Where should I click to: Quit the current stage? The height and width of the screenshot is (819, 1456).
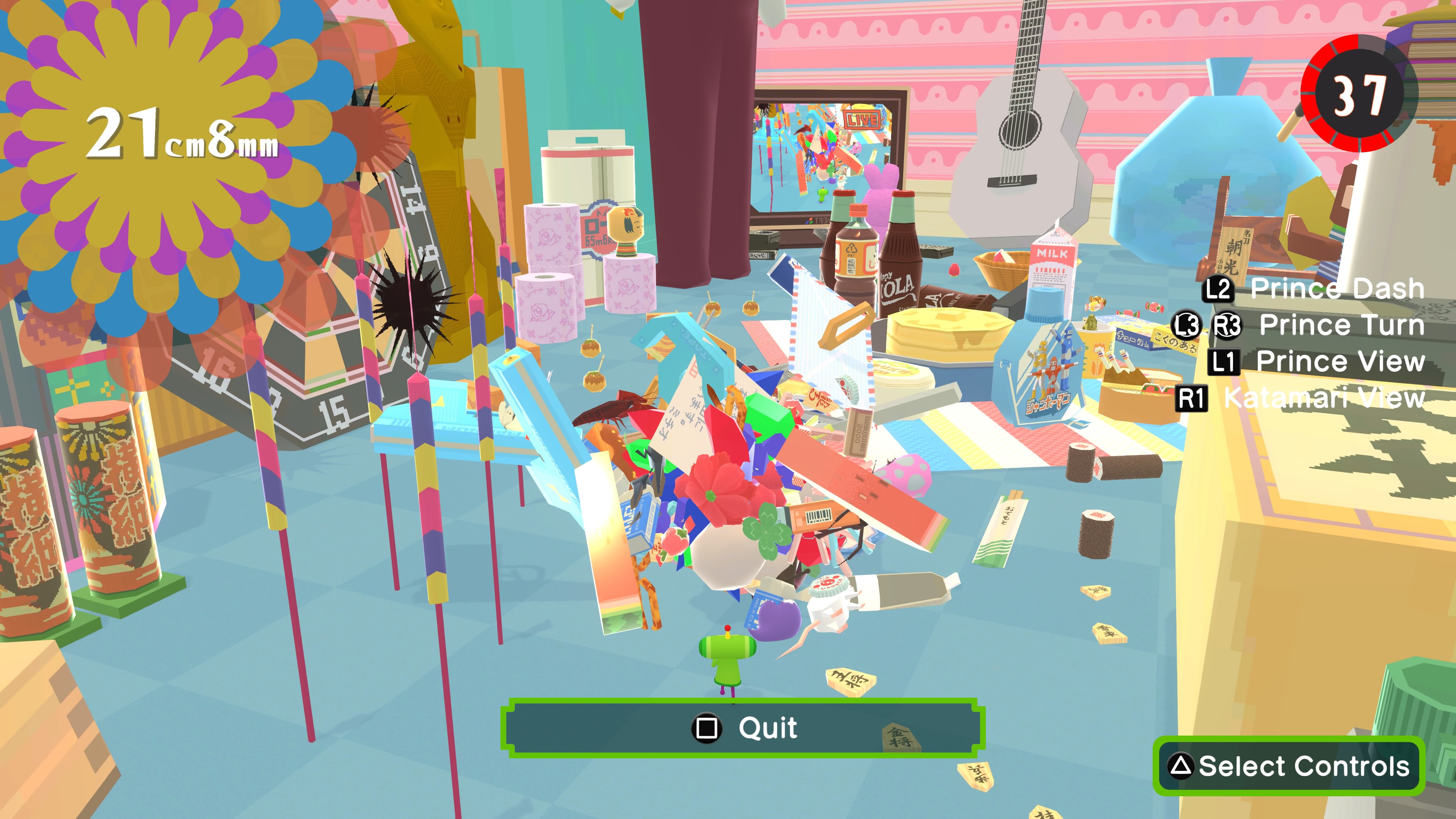[743, 728]
